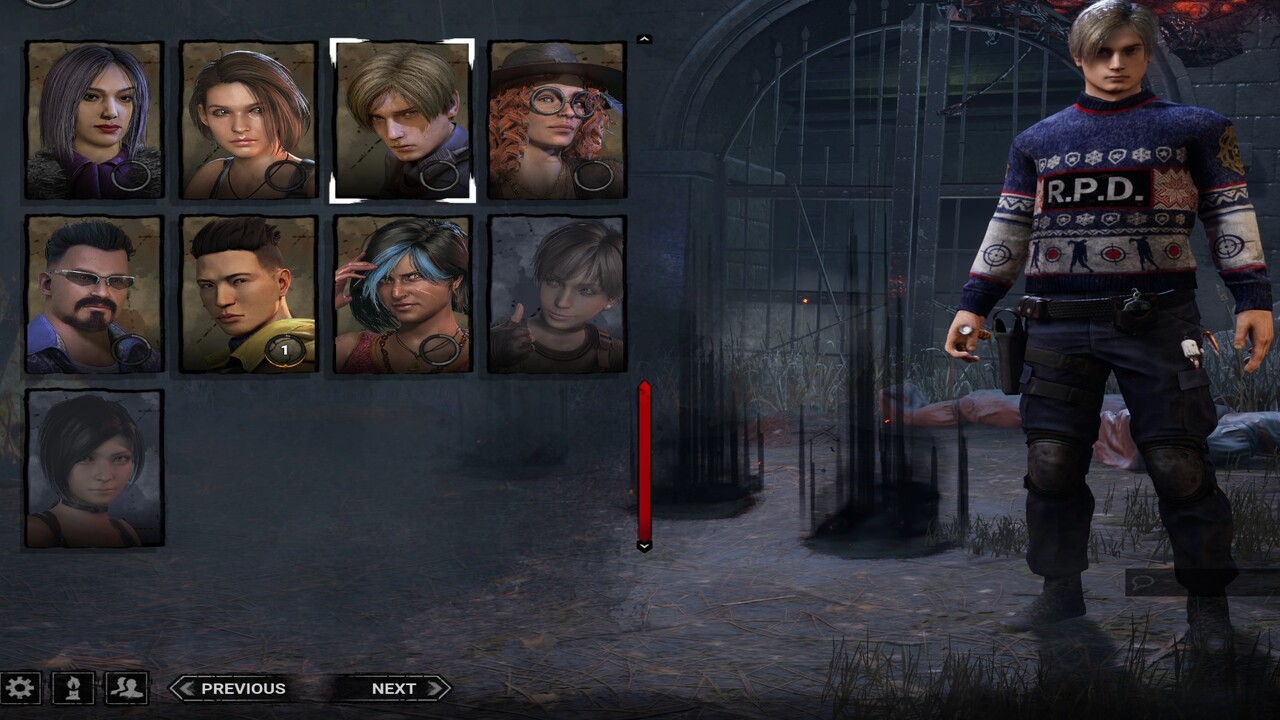Select the purple-haired survivor portrait
Viewport: 1280px width, 720px height.
click(x=94, y=116)
